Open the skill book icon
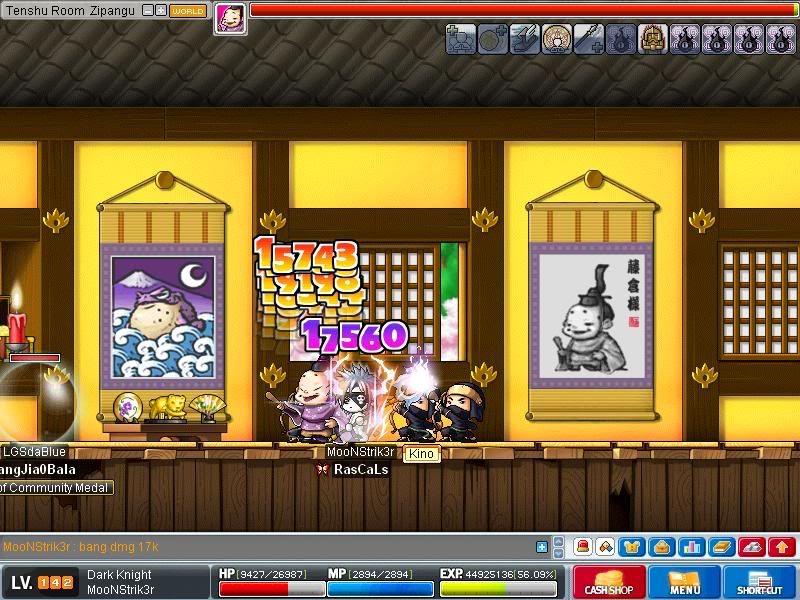The image size is (800, 600). tap(721, 547)
